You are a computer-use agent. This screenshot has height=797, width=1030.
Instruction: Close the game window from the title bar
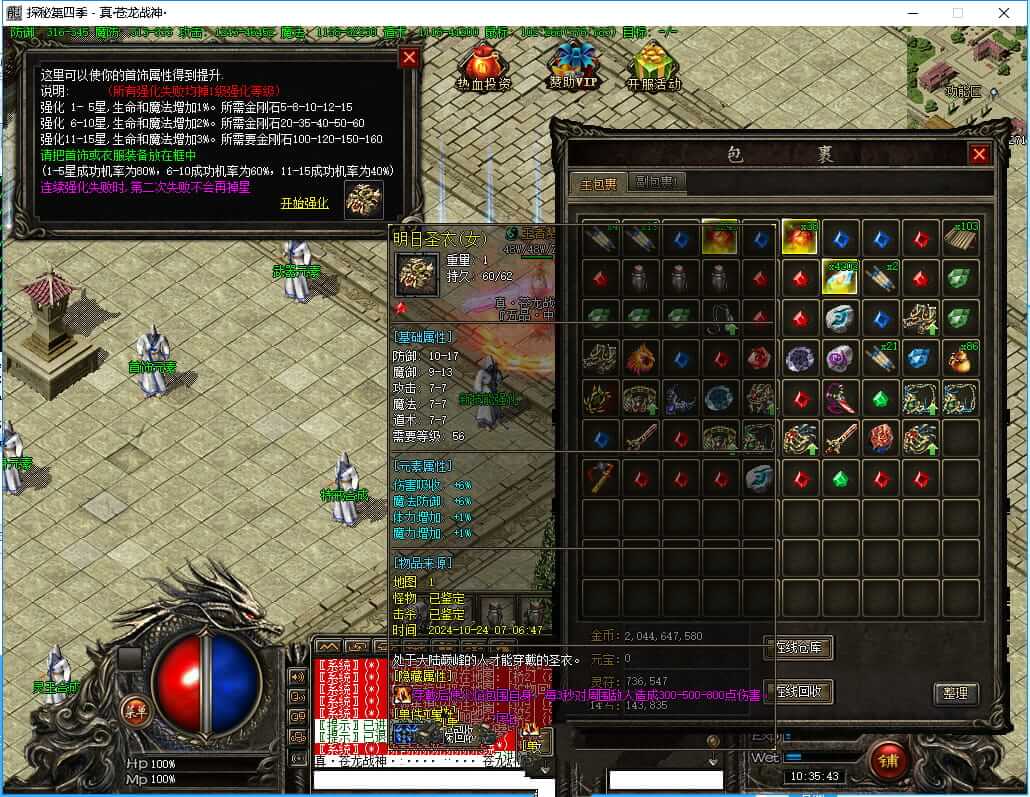[1003, 13]
